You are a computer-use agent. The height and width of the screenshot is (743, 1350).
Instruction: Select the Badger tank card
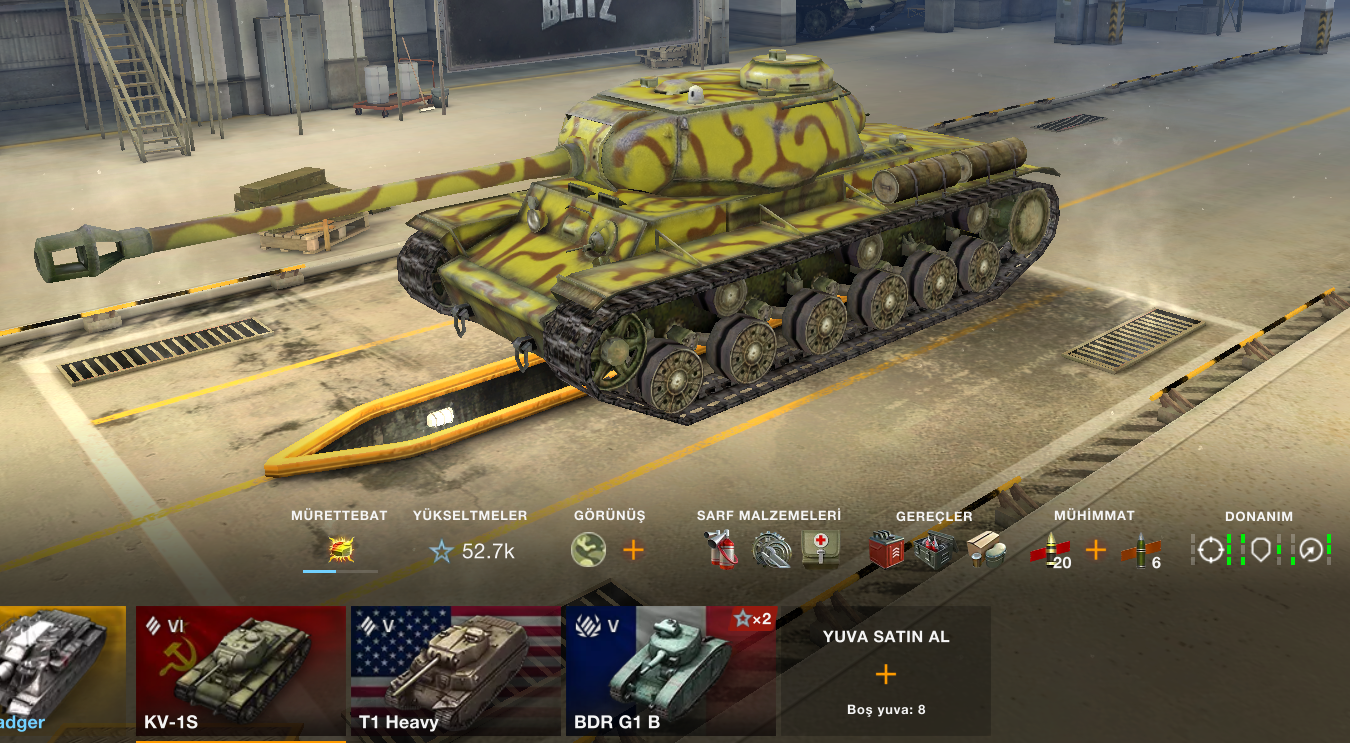(62, 670)
